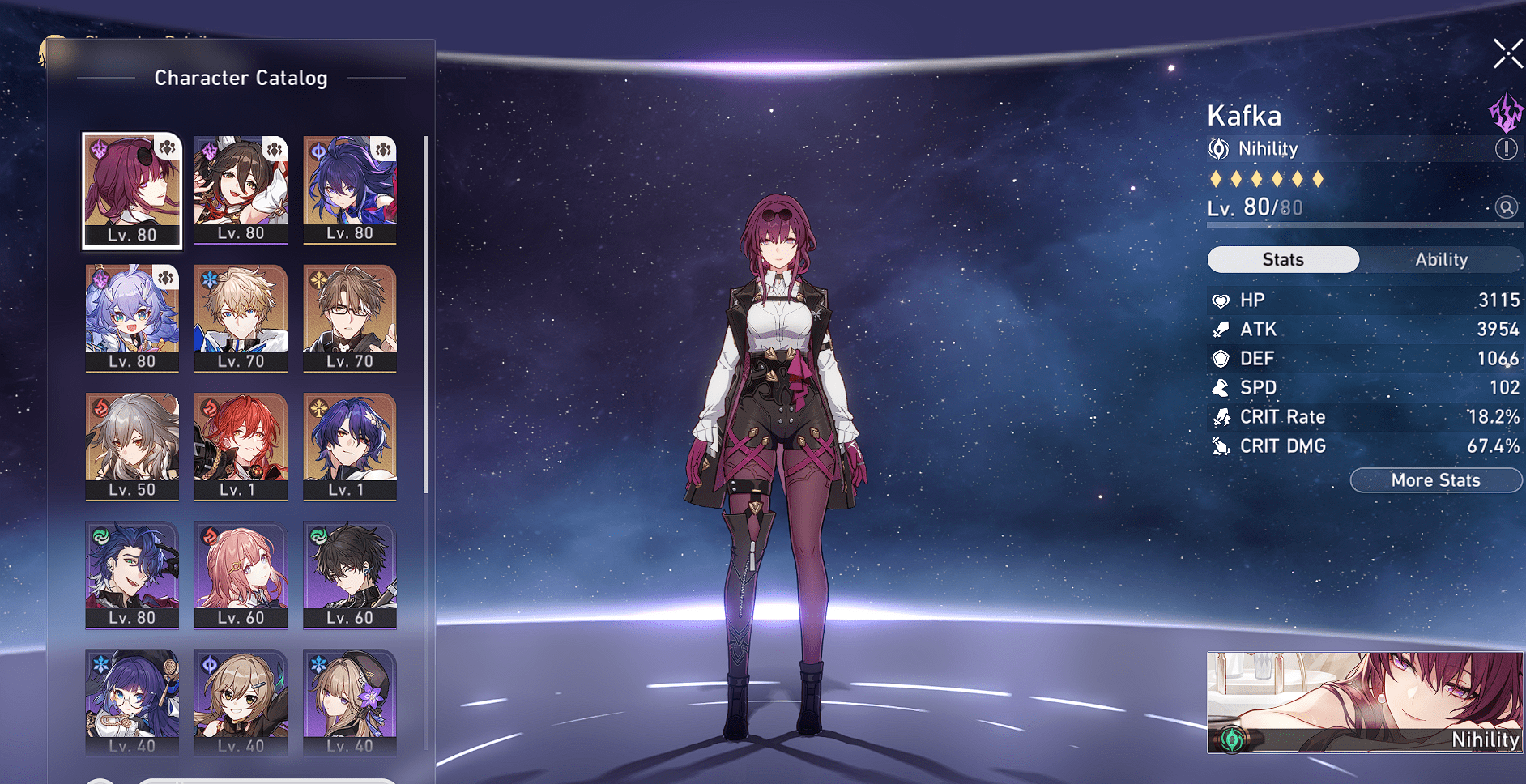
Task: Switch to the Stats tab
Action: 1282,259
